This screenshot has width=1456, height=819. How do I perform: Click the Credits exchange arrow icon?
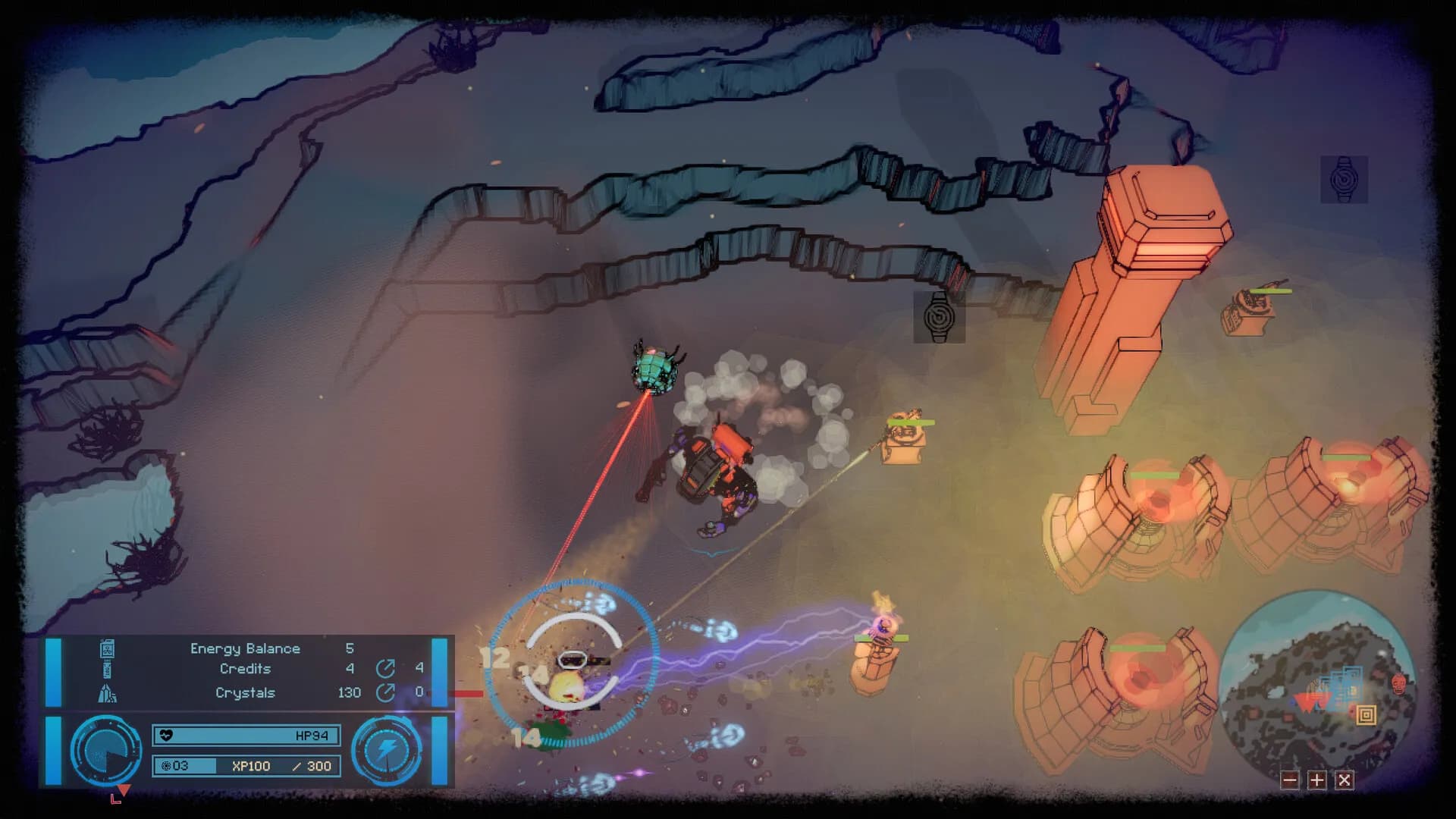pyautogui.click(x=387, y=669)
